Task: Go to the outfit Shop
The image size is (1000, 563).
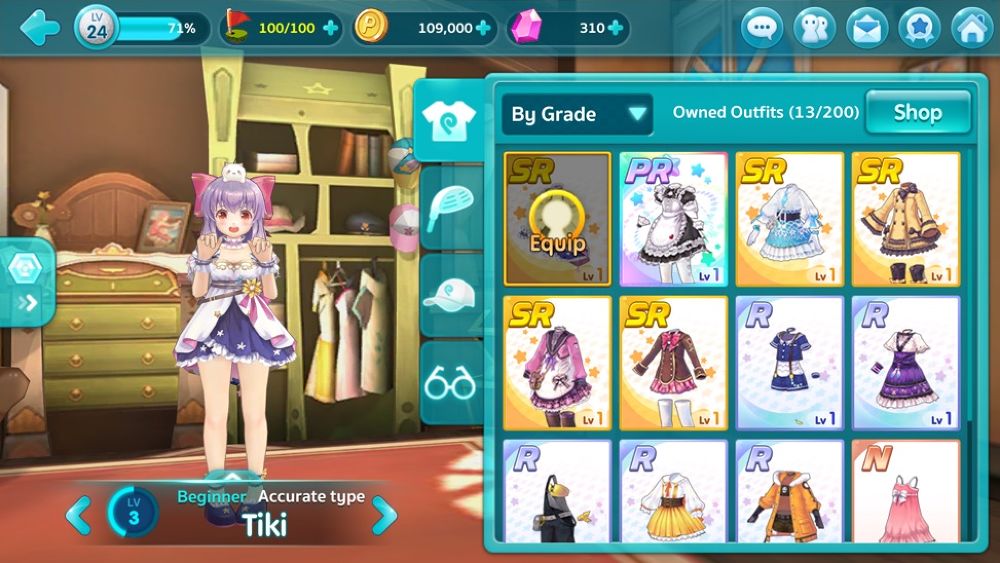Action: point(917,112)
